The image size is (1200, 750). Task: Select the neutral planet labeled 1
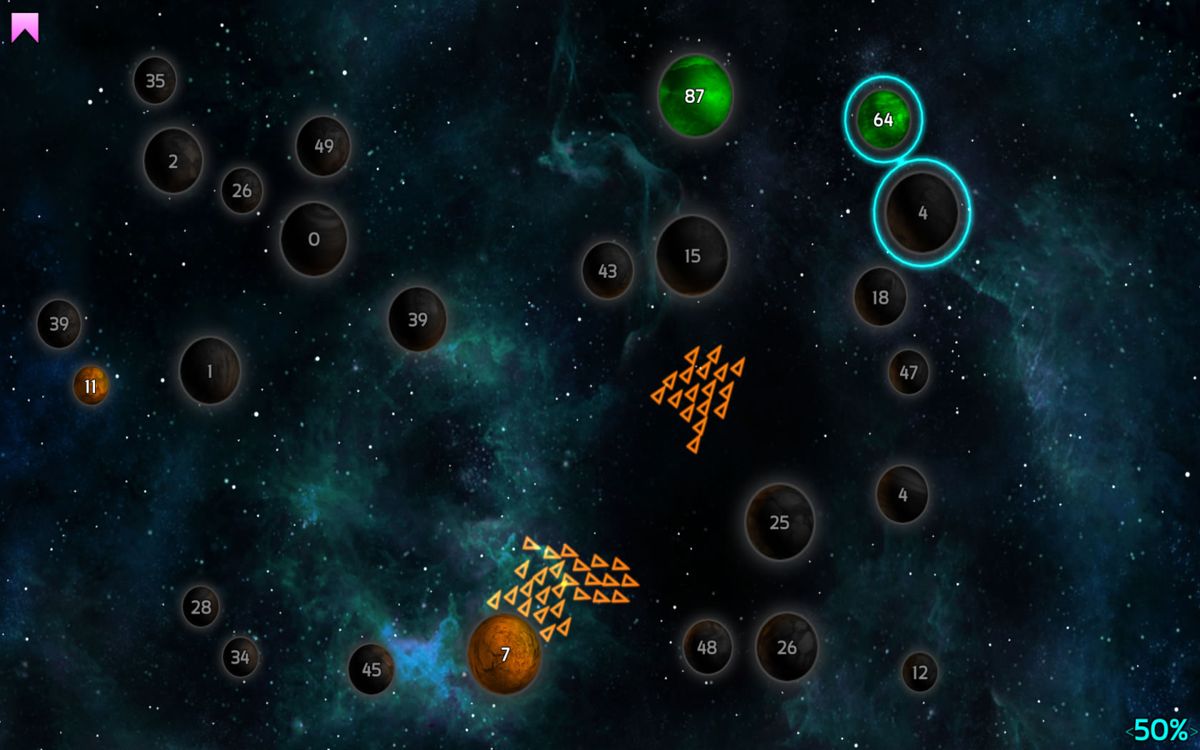(x=210, y=371)
